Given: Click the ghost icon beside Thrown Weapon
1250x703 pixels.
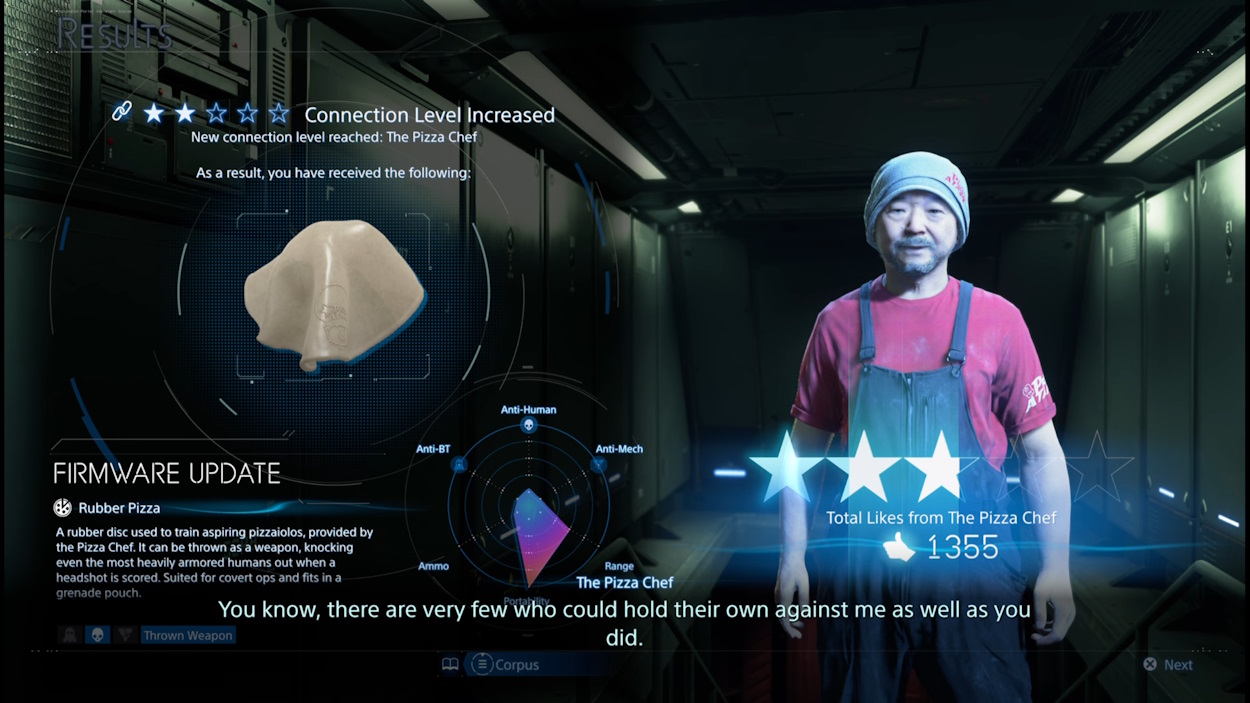Looking at the screenshot, I should click(x=70, y=635).
